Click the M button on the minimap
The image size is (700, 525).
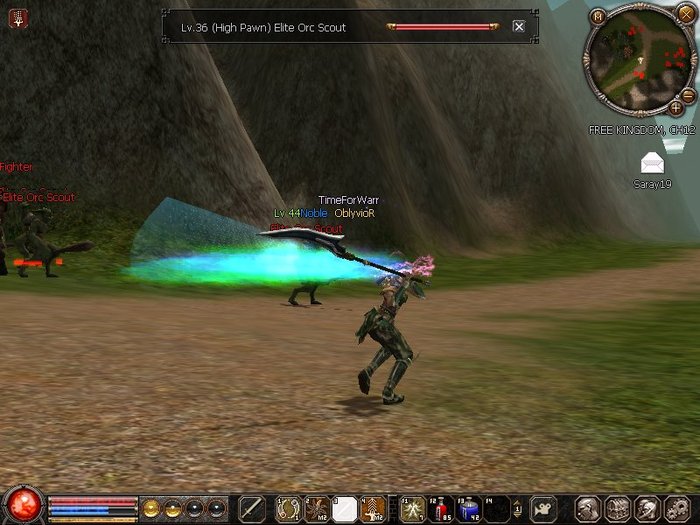click(x=598, y=16)
